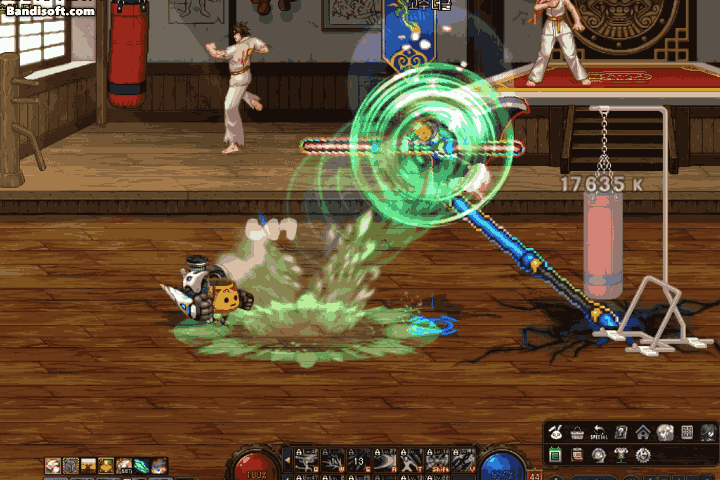Open the trophy icon menu
Viewport: 720px width, 480px height.
point(621,455)
